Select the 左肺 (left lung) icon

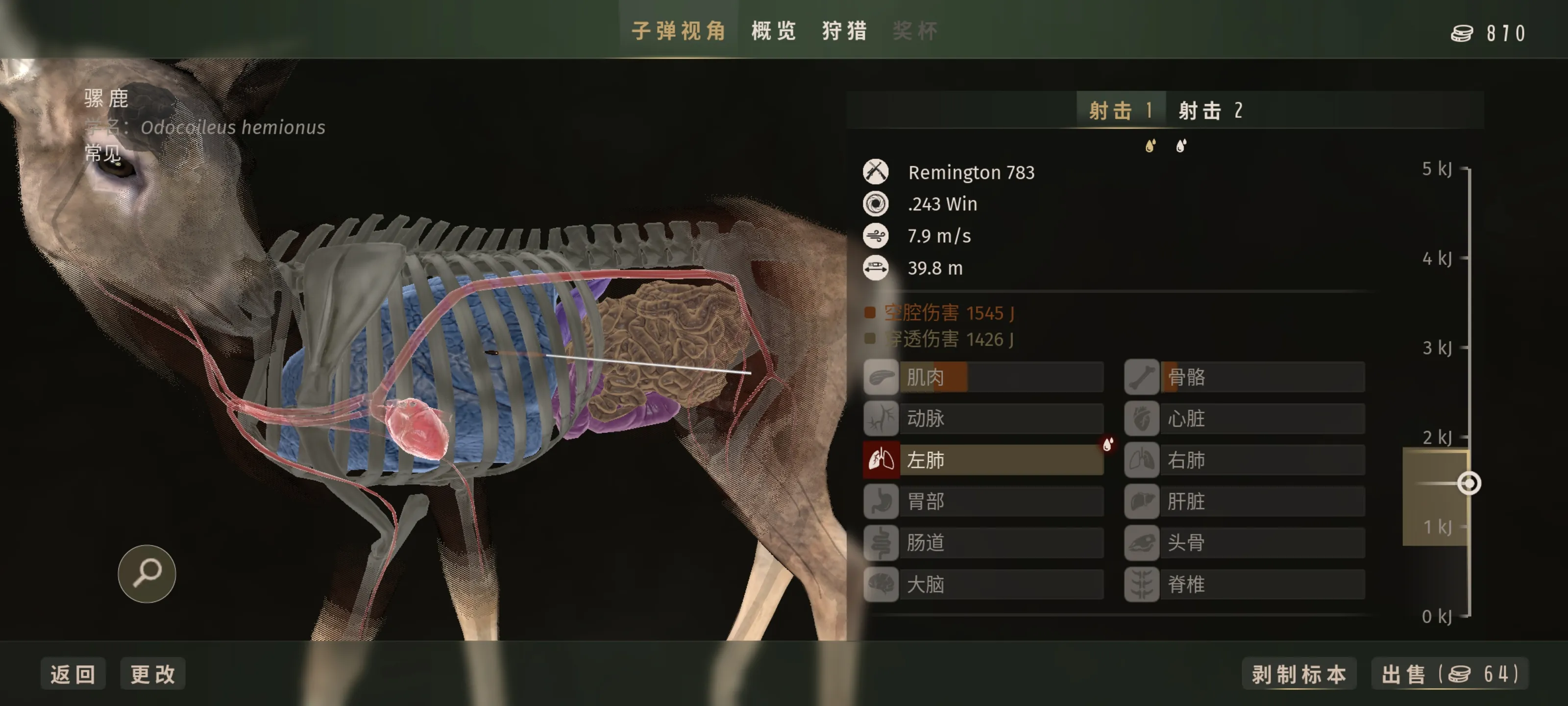pos(881,460)
